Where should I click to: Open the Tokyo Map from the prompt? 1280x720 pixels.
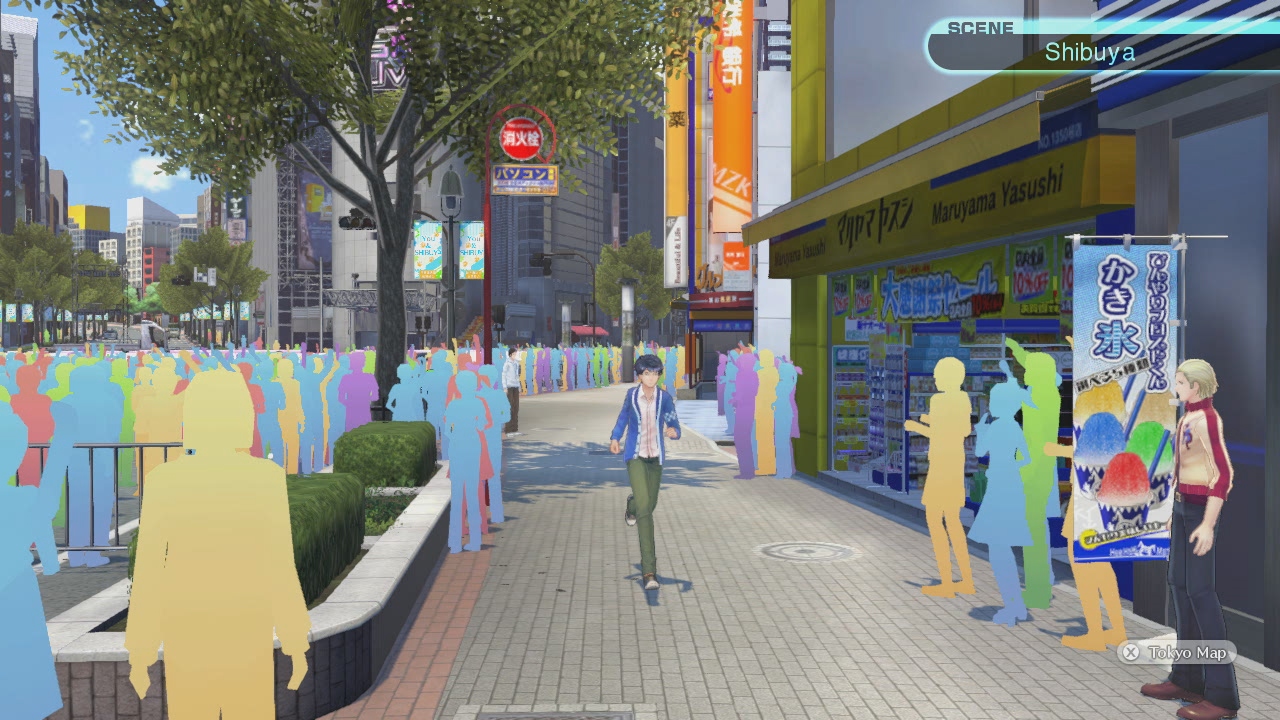coord(1178,654)
